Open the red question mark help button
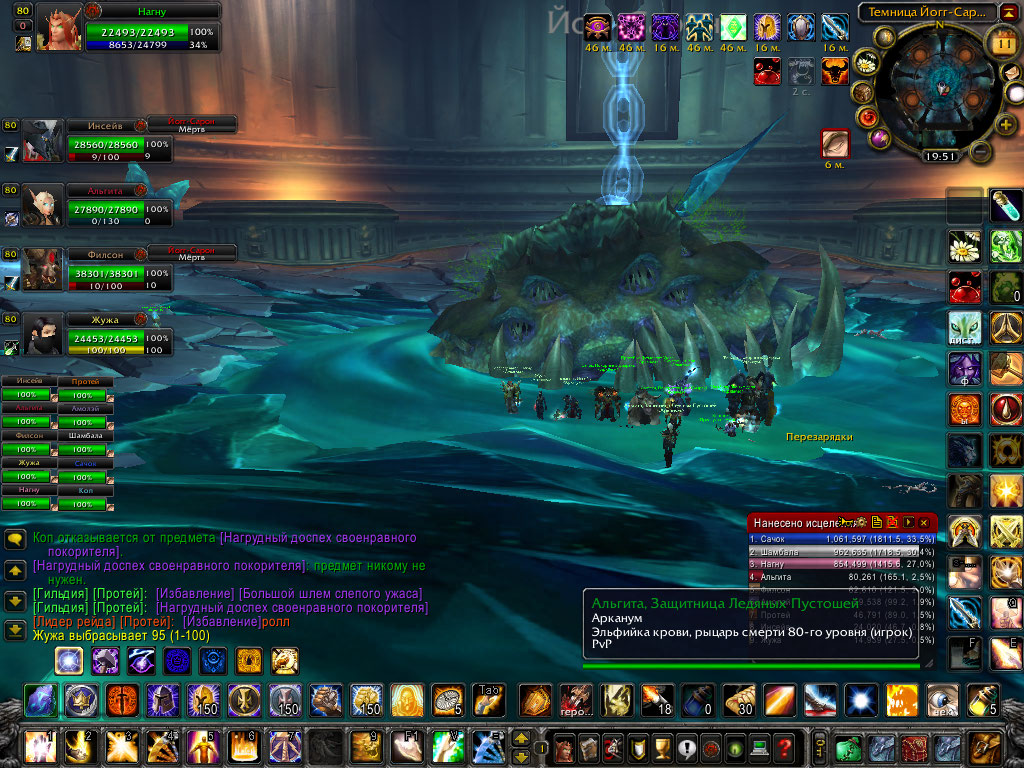 785,746
